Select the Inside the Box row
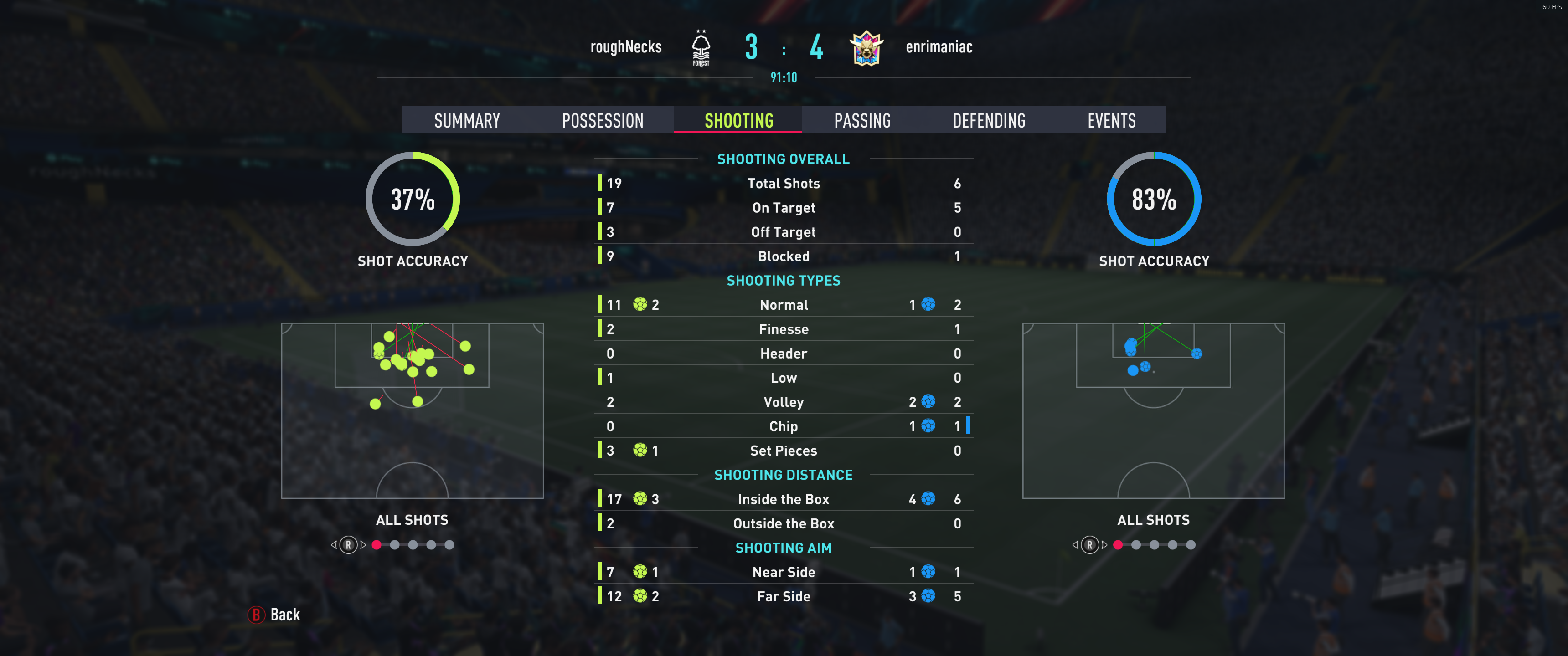Viewport: 1568px width, 656px height. (784, 499)
